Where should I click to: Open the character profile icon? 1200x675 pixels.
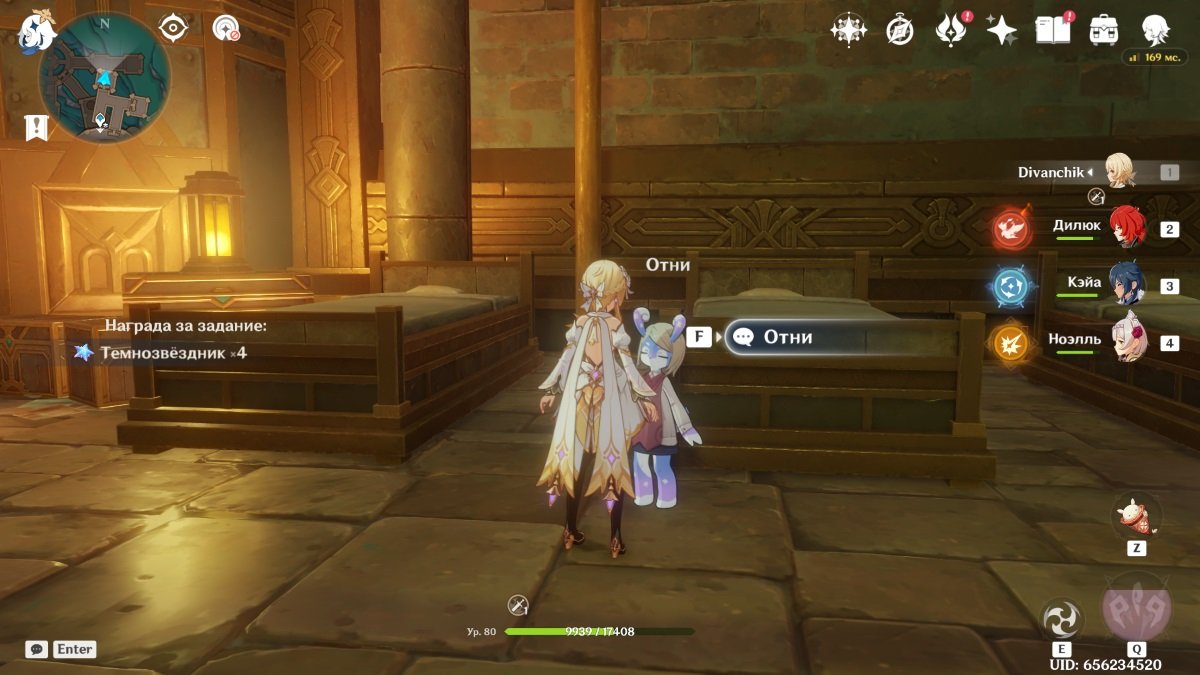coord(1156,30)
